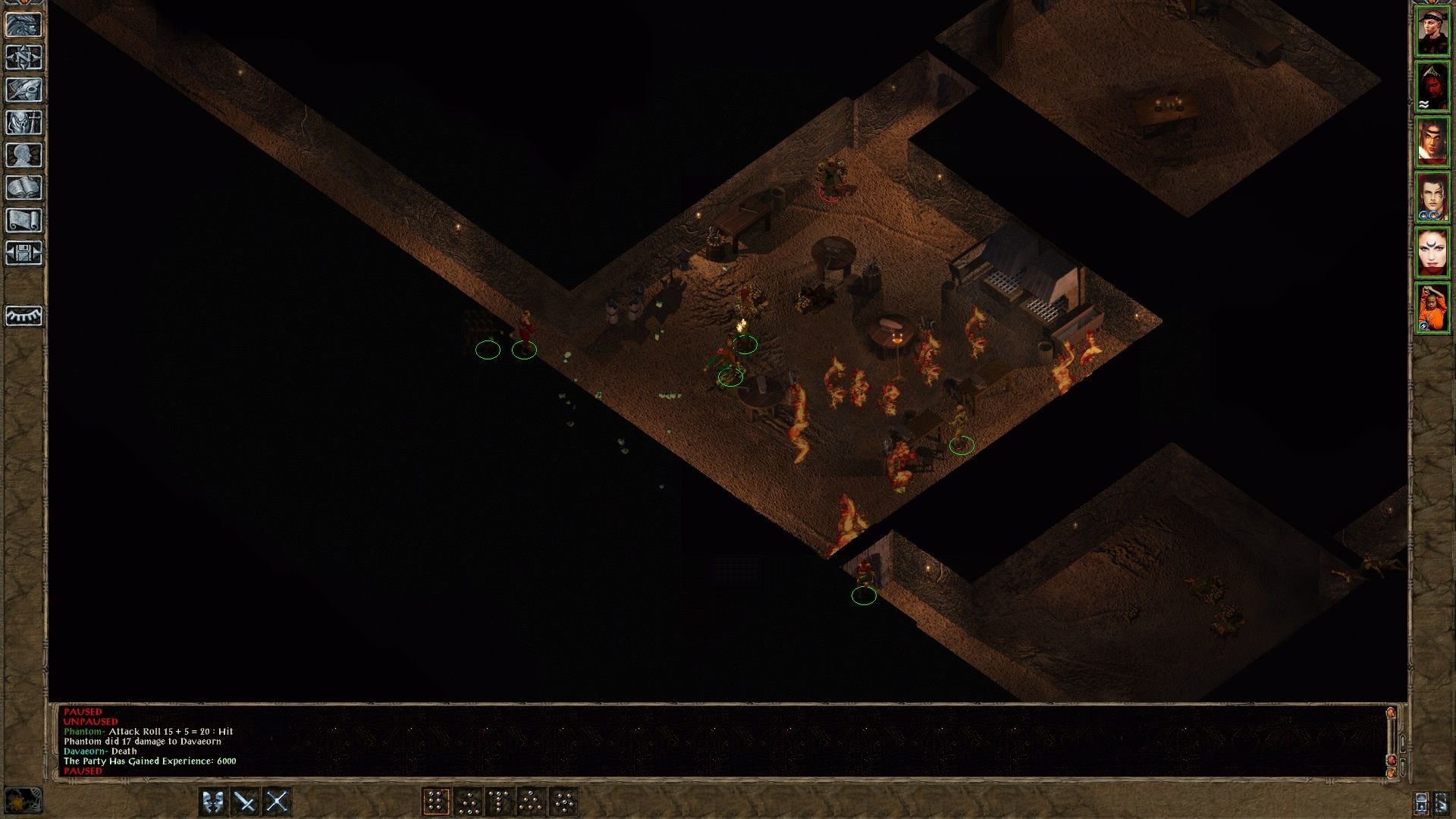1456x819 pixels.
Task: Select the highlighted nine-dot box formation
Action: click(437, 801)
